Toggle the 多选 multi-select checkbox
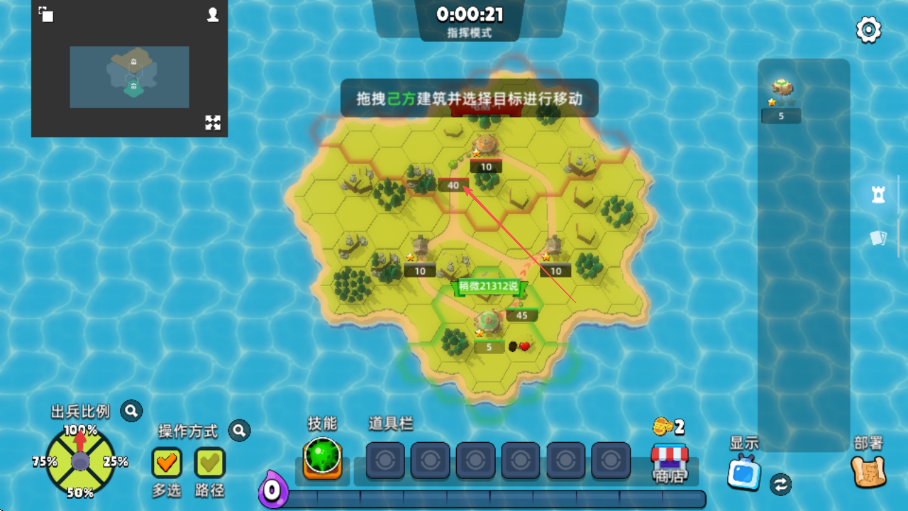Viewport: 908px width, 511px height. click(166, 462)
